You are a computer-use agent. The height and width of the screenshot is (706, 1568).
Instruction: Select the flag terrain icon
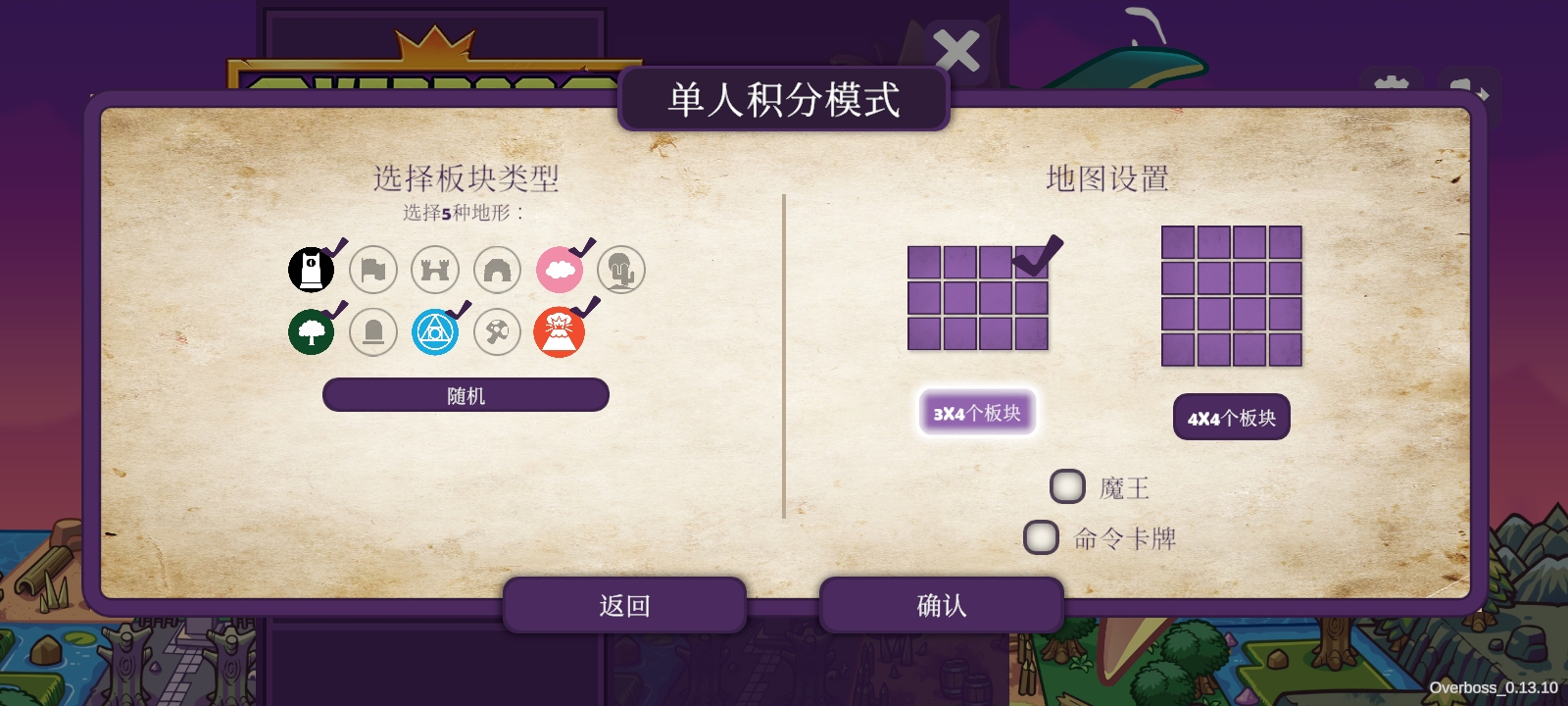(373, 269)
